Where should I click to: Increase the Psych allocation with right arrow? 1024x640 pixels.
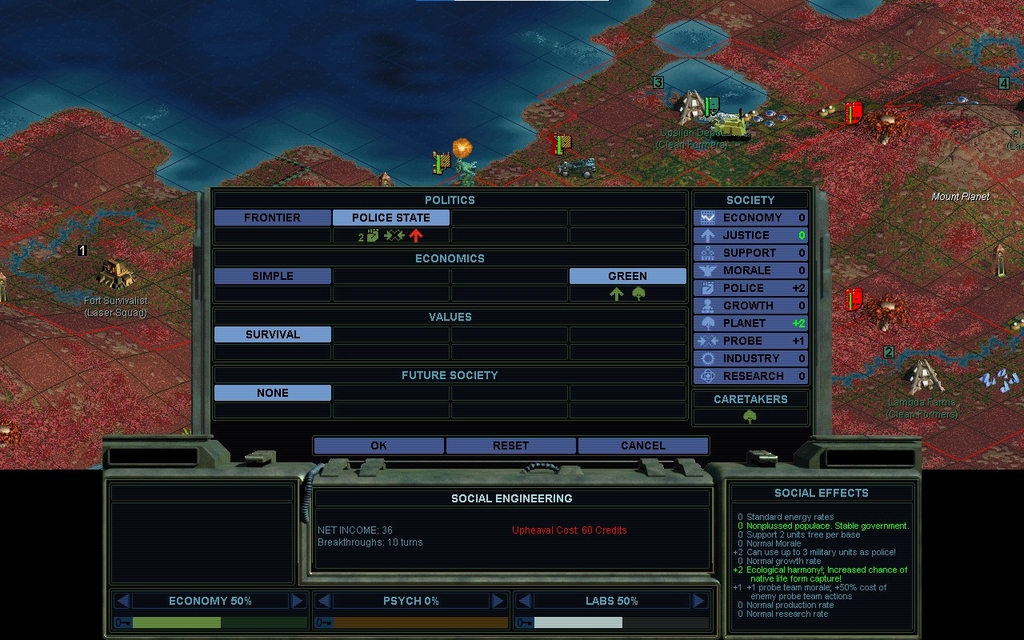[x=497, y=601]
